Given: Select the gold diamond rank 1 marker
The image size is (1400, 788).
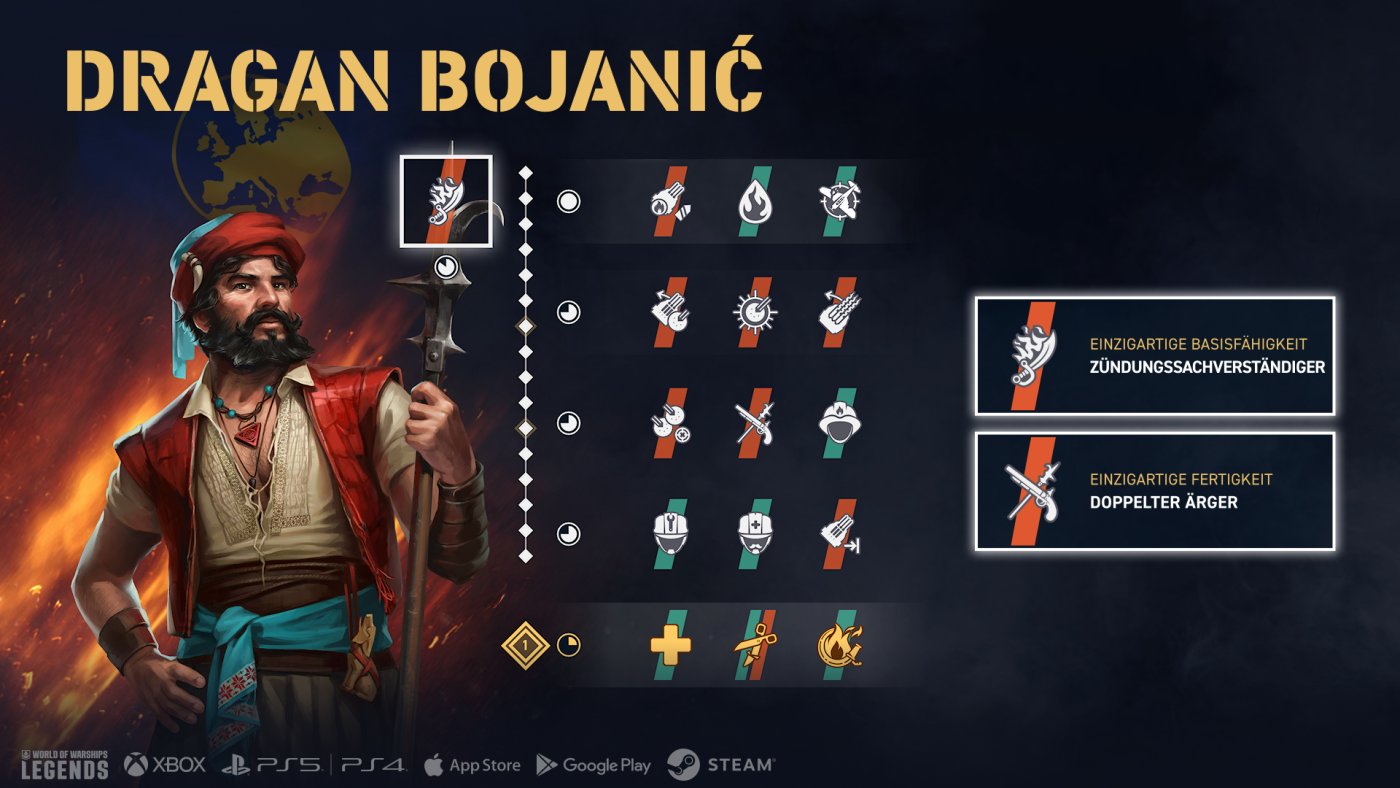Looking at the screenshot, I should 527,645.
